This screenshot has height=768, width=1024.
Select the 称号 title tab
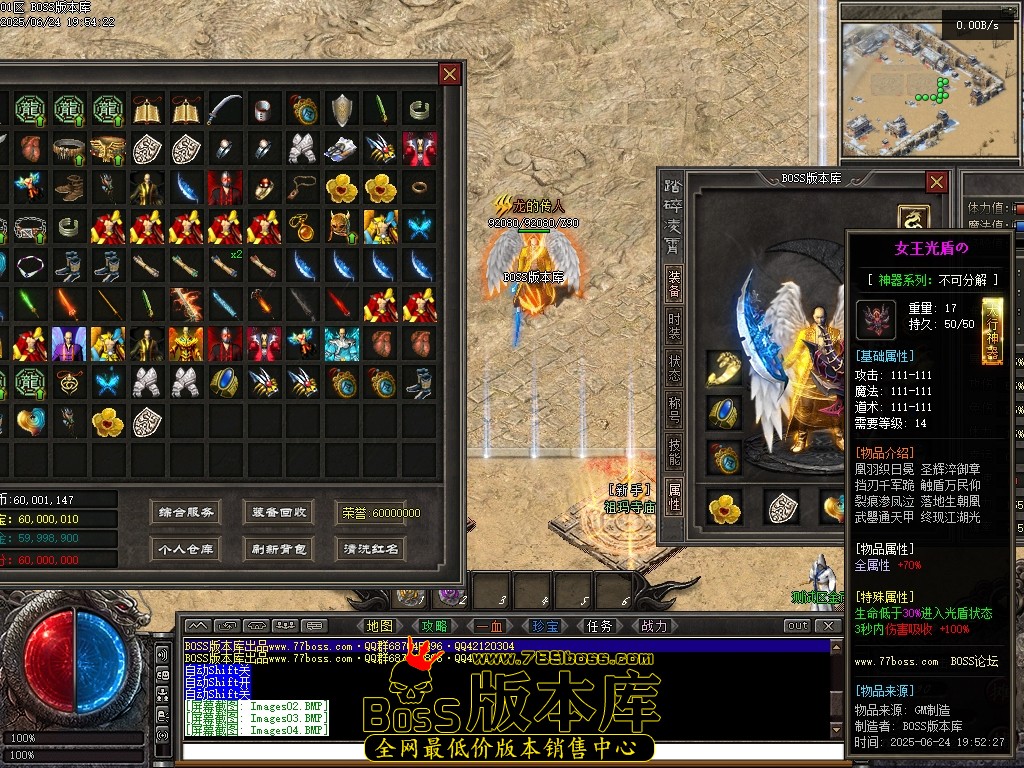(675, 410)
